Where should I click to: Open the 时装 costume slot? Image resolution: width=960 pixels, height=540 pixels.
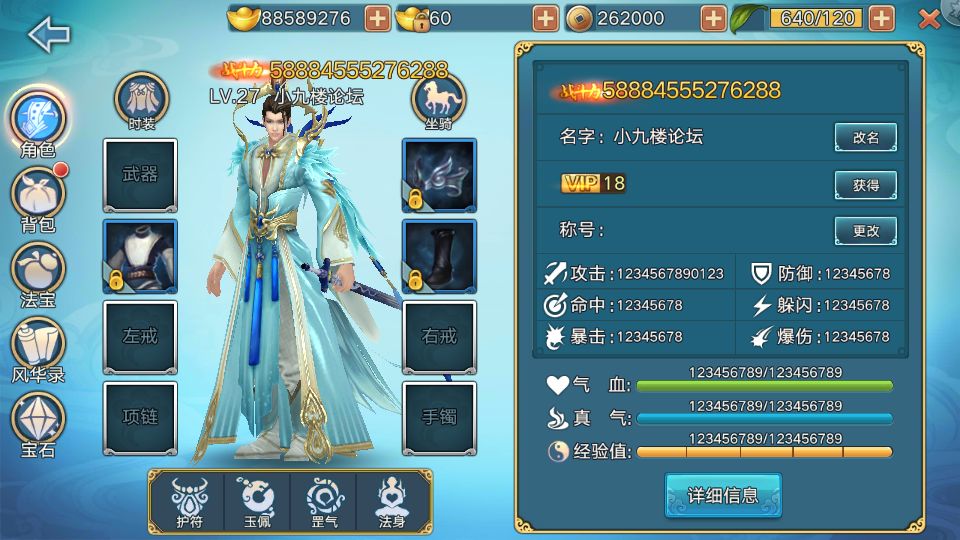point(141,100)
